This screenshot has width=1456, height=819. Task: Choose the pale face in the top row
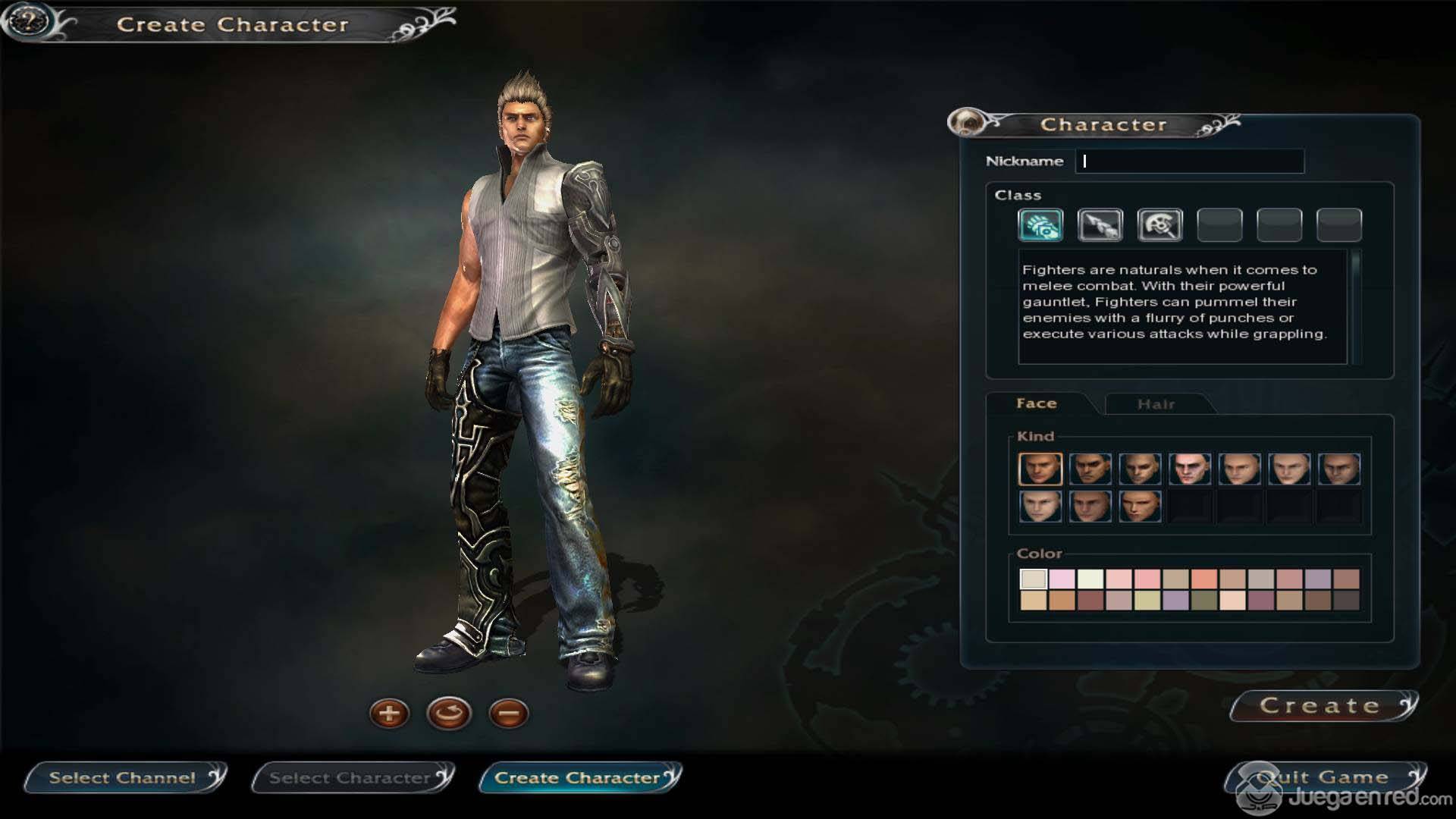pos(1189,469)
